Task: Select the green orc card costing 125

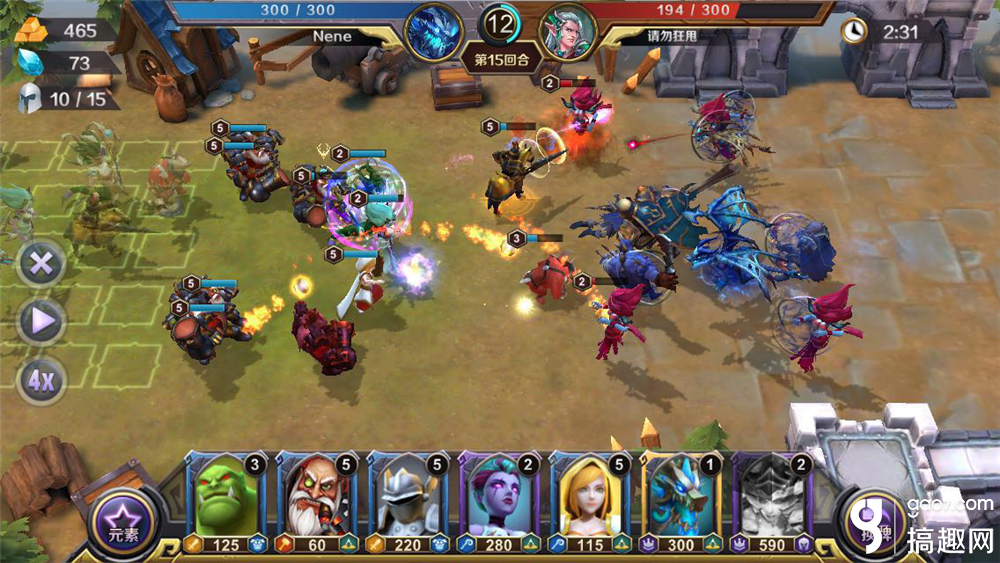Action: (226, 500)
